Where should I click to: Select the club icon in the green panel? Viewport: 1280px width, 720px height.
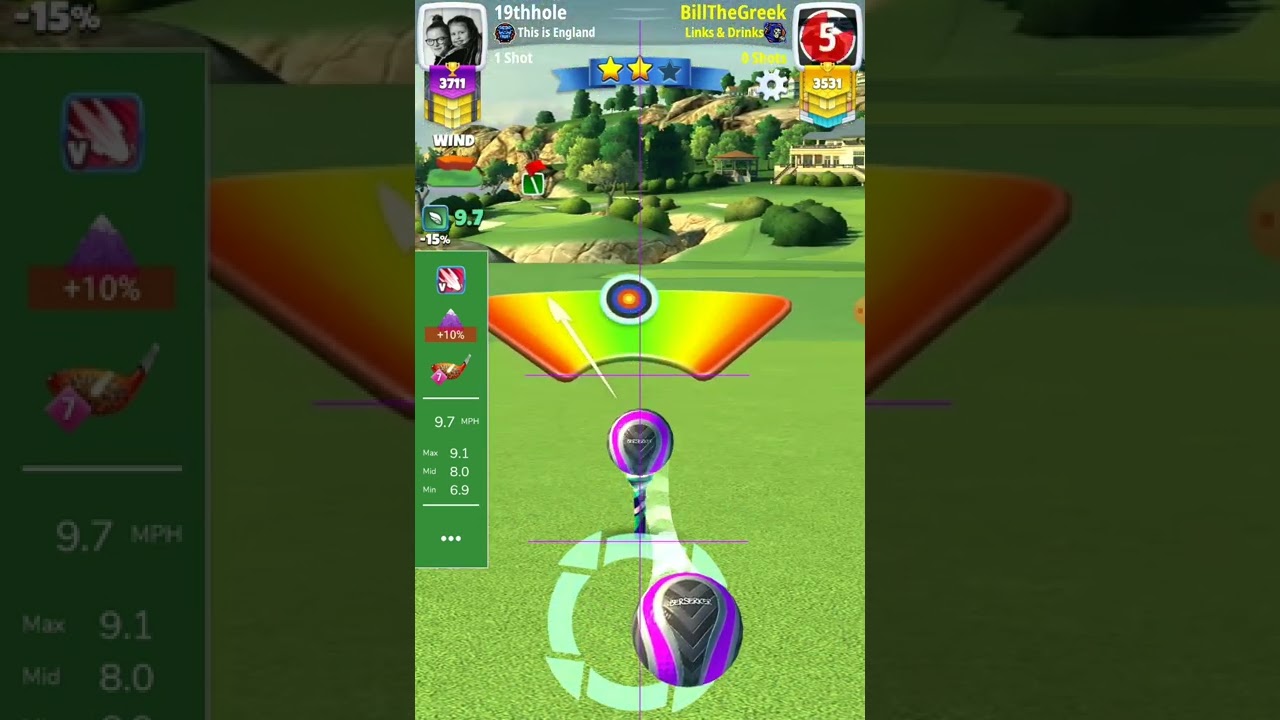pyautogui.click(x=450, y=369)
